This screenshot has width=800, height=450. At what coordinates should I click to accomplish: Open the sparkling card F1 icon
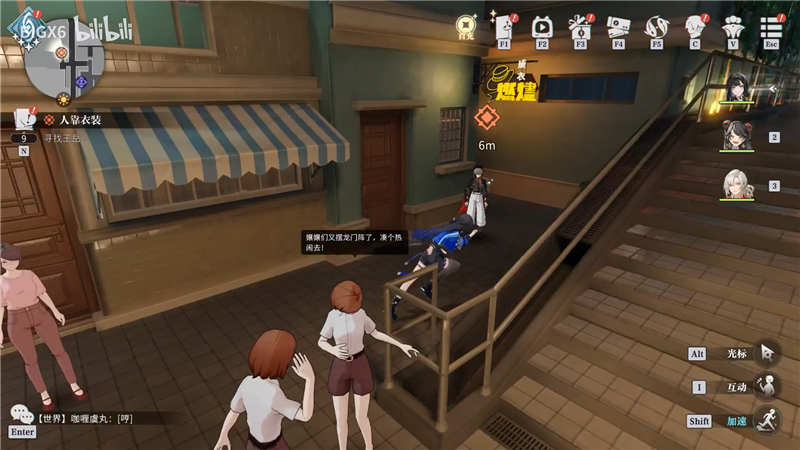503,26
